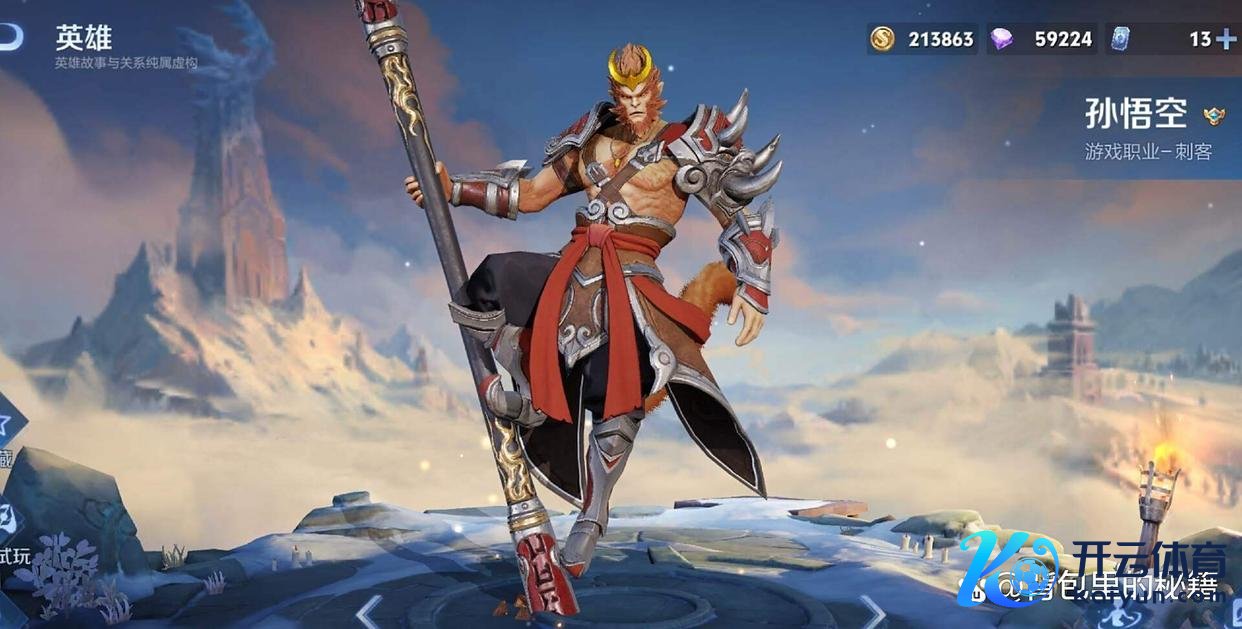The height and width of the screenshot is (629, 1242).
Task: Tap the purple diamond currency icon
Action: pyautogui.click(x=1000, y=39)
